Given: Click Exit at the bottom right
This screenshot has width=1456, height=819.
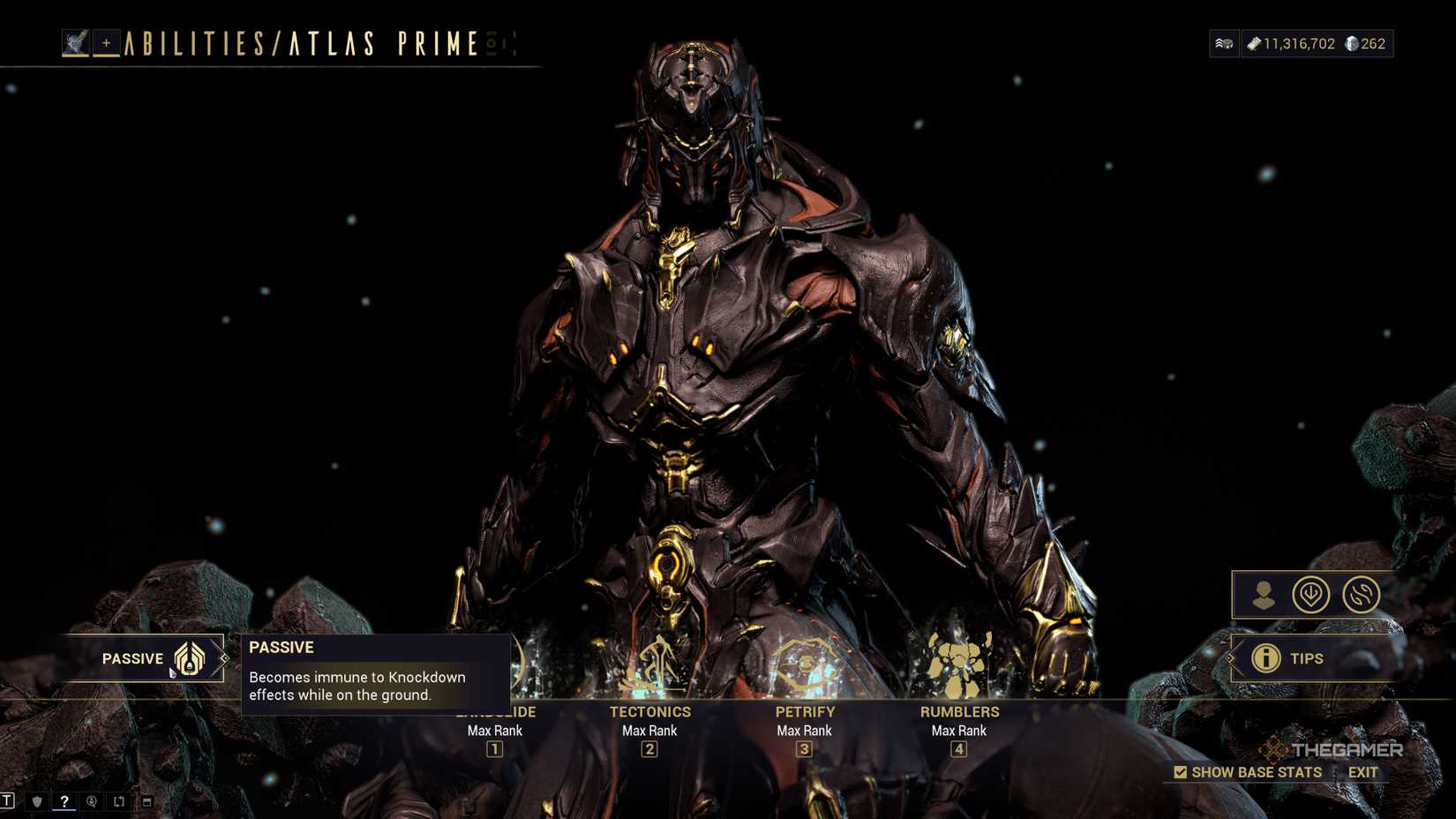Looking at the screenshot, I should (x=1363, y=771).
